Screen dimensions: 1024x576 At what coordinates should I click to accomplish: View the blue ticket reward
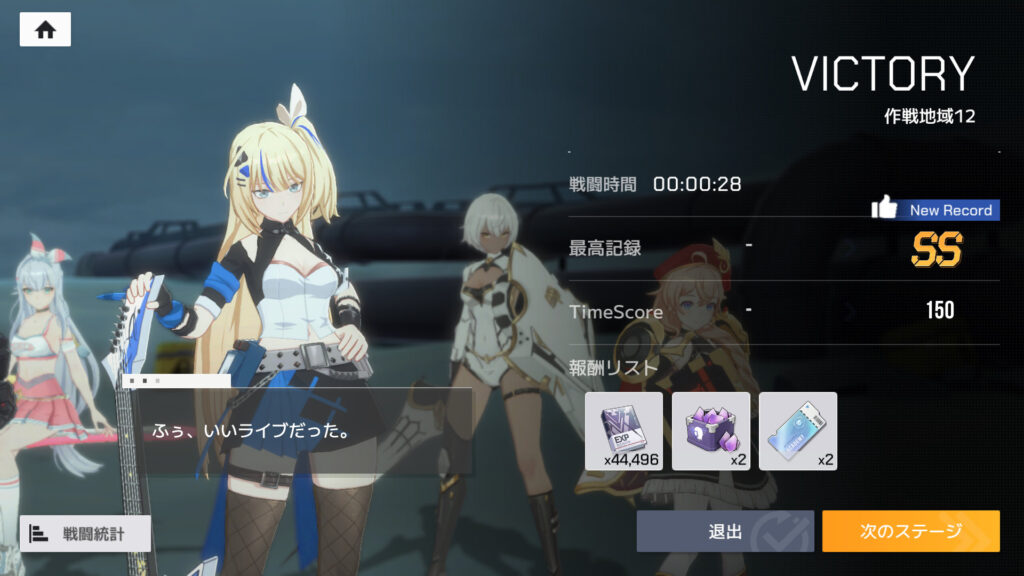click(797, 431)
